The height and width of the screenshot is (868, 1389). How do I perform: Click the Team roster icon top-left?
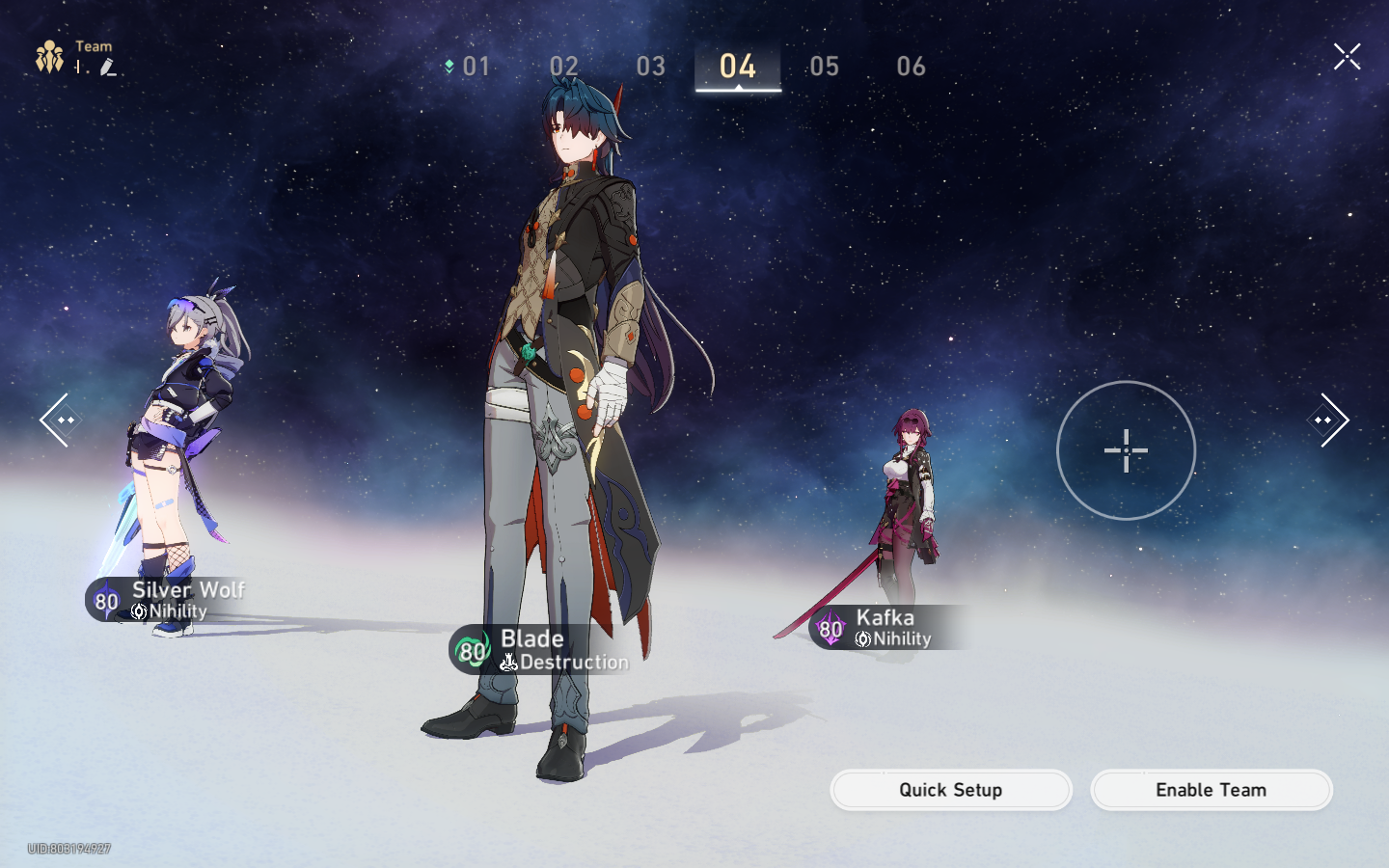tap(49, 55)
